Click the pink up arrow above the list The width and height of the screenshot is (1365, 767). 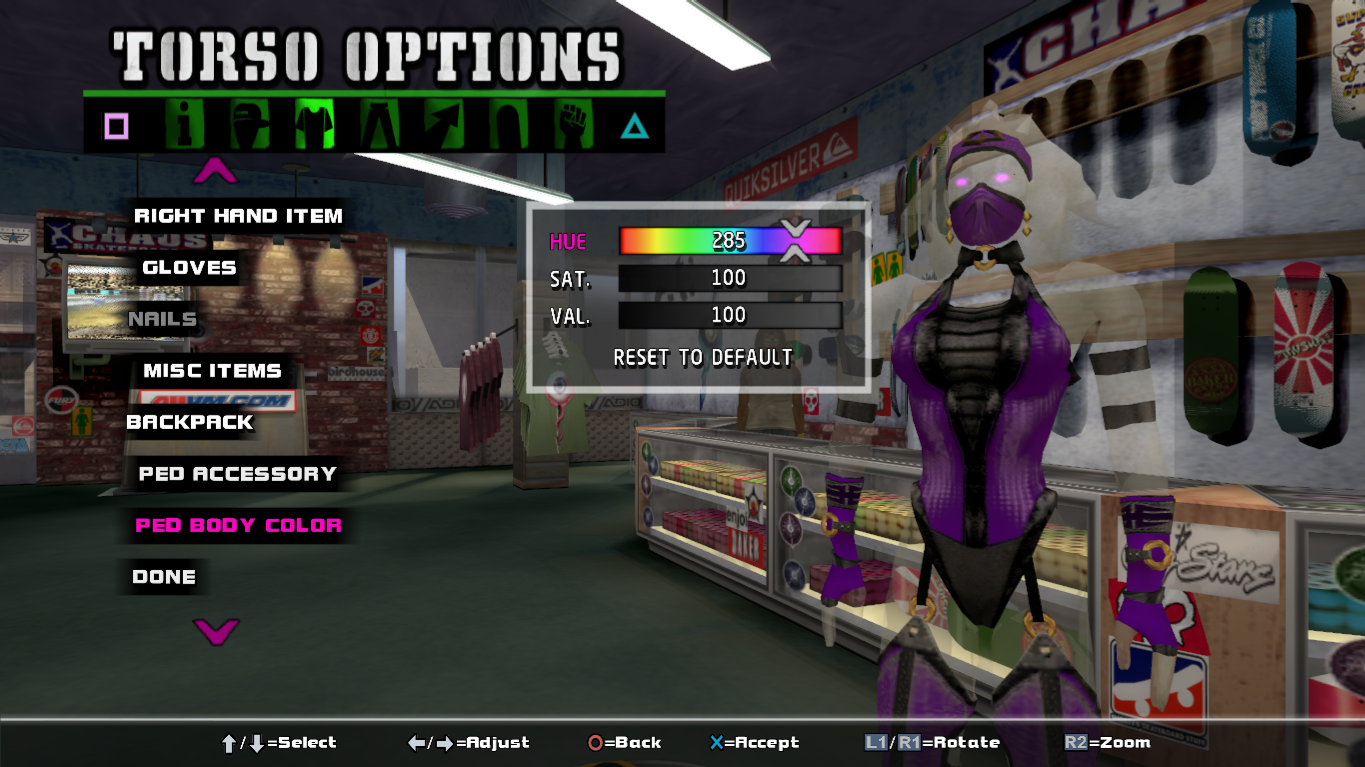tap(215, 172)
